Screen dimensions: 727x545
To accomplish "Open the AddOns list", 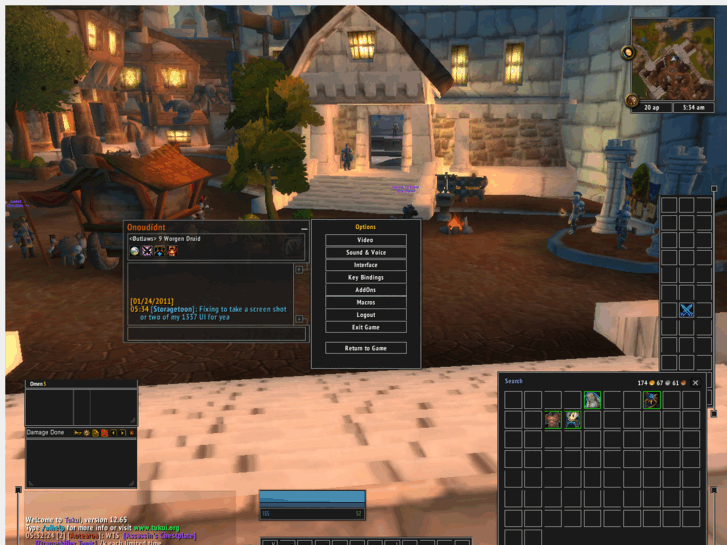I will [366, 290].
